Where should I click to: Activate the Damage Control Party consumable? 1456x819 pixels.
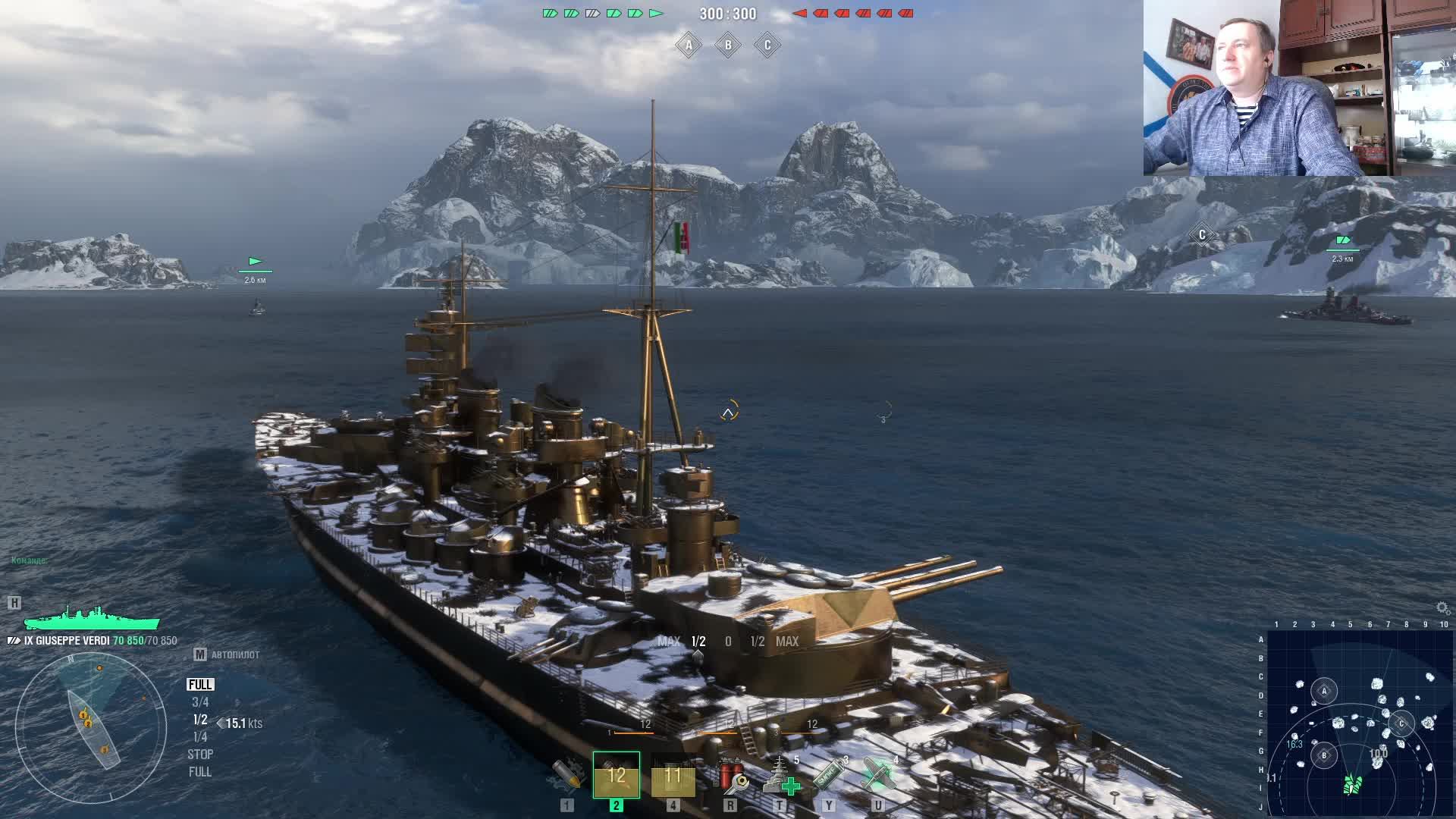pos(731,774)
